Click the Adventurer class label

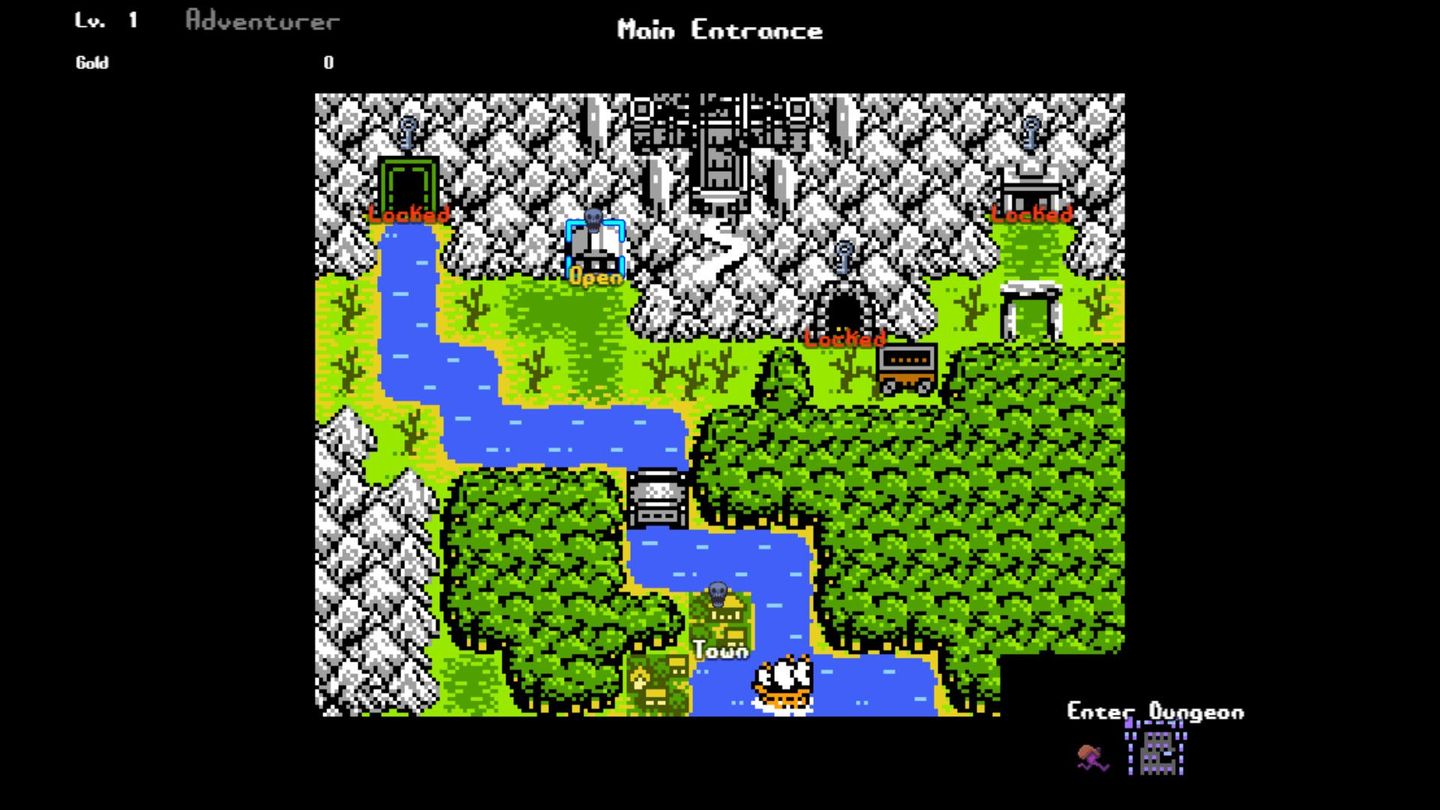point(262,20)
